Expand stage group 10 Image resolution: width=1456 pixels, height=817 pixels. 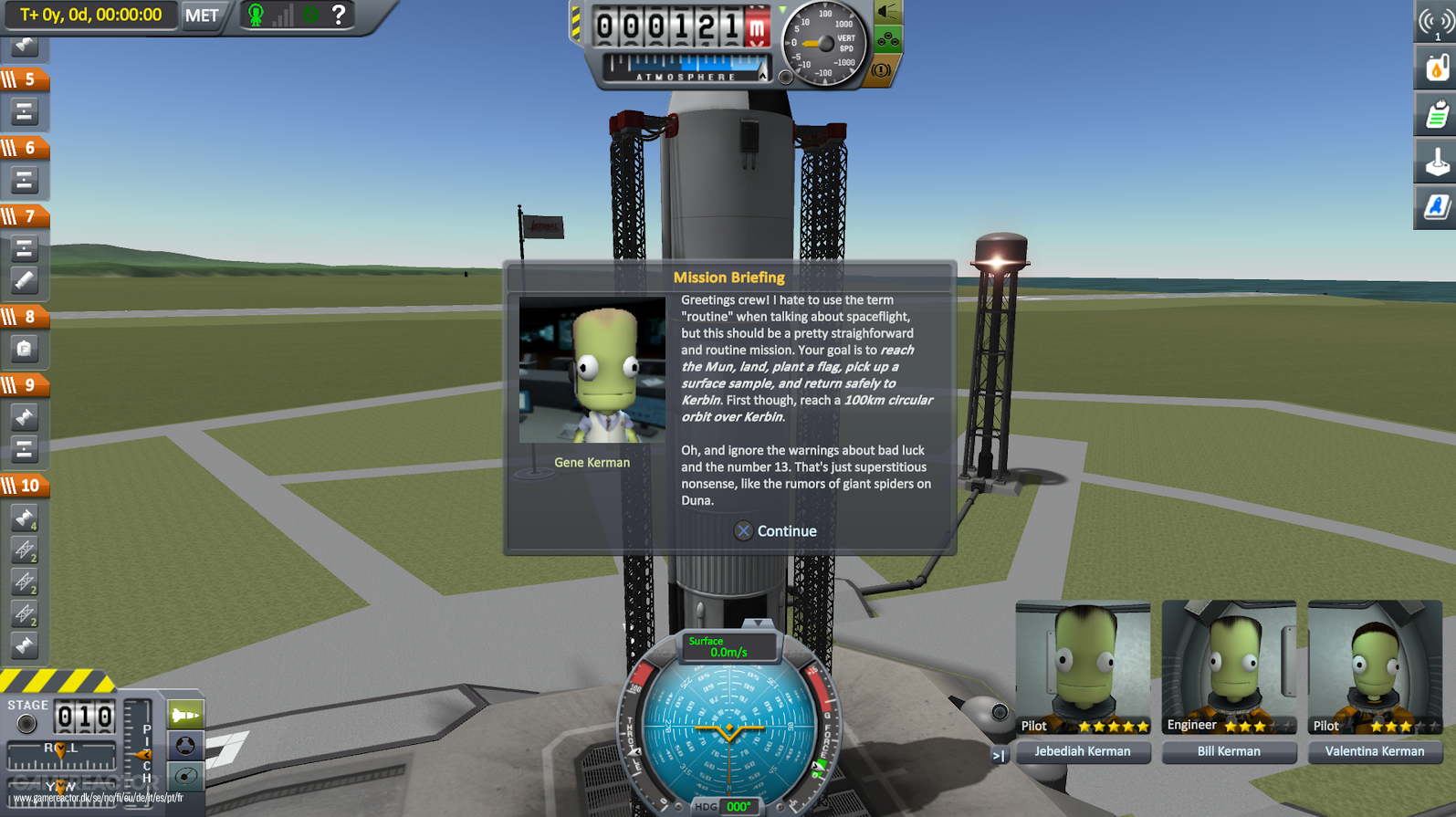[x=27, y=486]
